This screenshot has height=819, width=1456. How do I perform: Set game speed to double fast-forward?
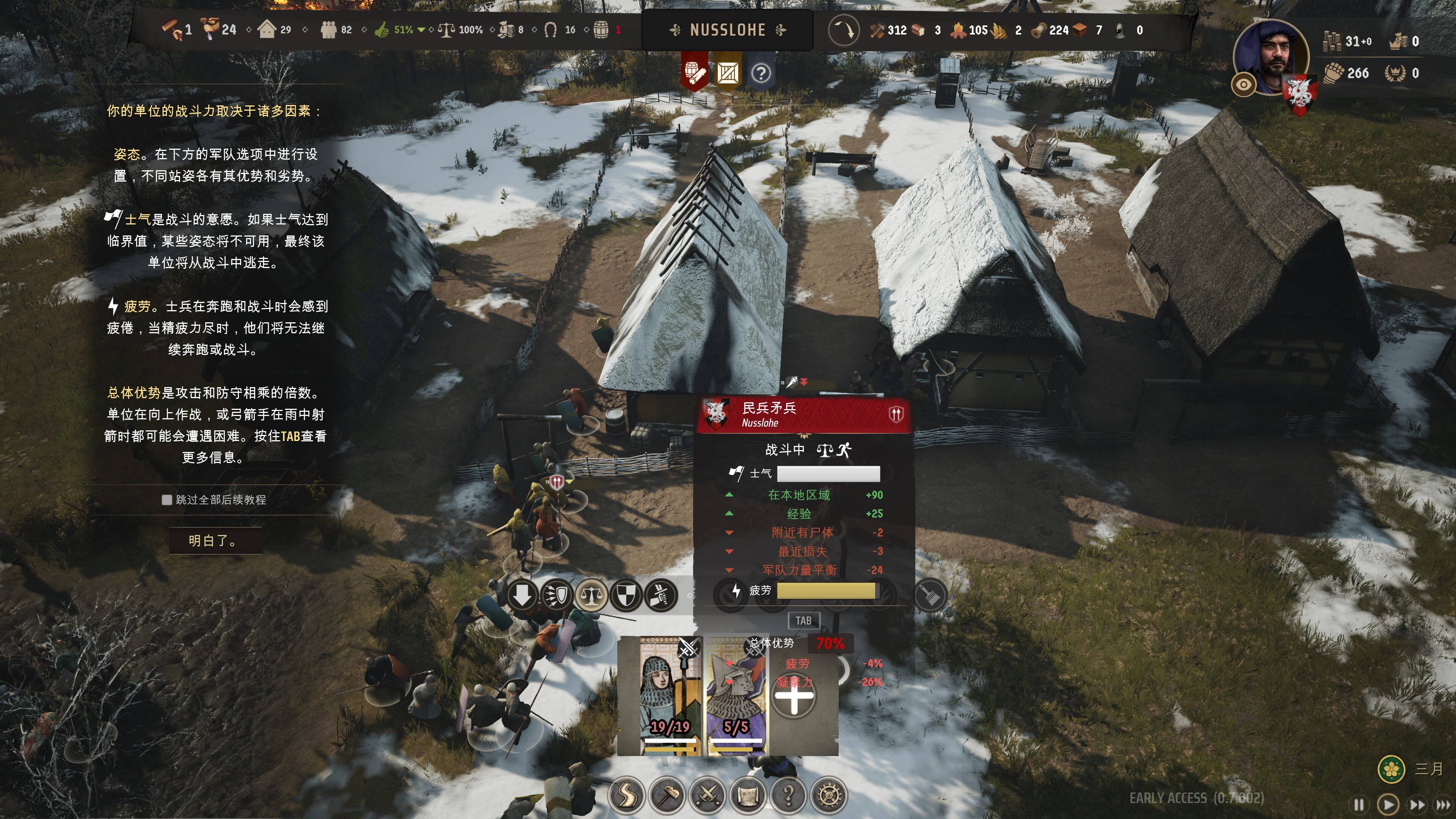(x=1417, y=804)
